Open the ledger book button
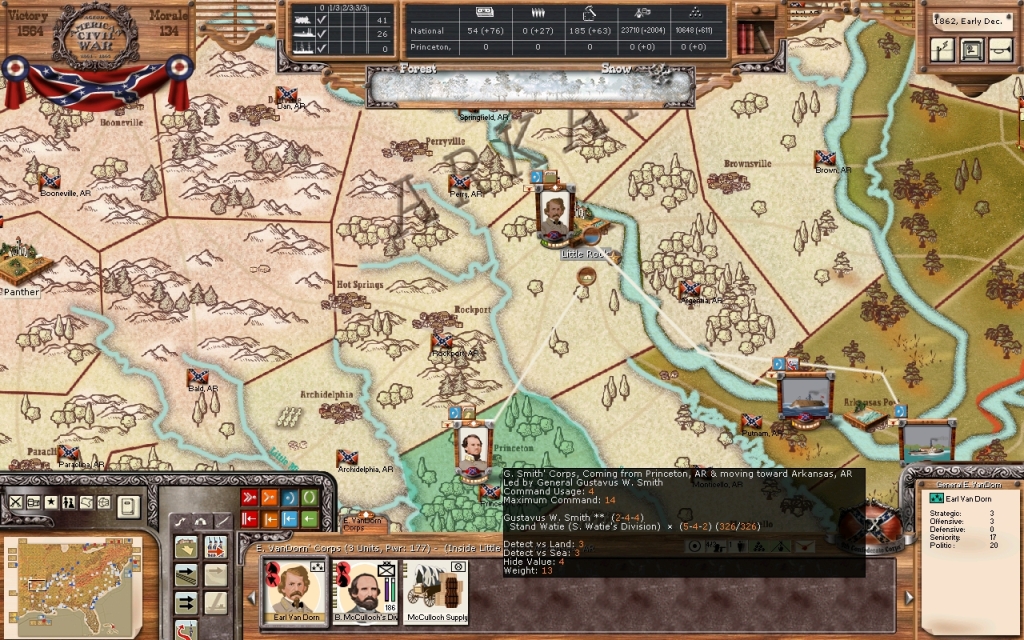 (x=127, y=505)
